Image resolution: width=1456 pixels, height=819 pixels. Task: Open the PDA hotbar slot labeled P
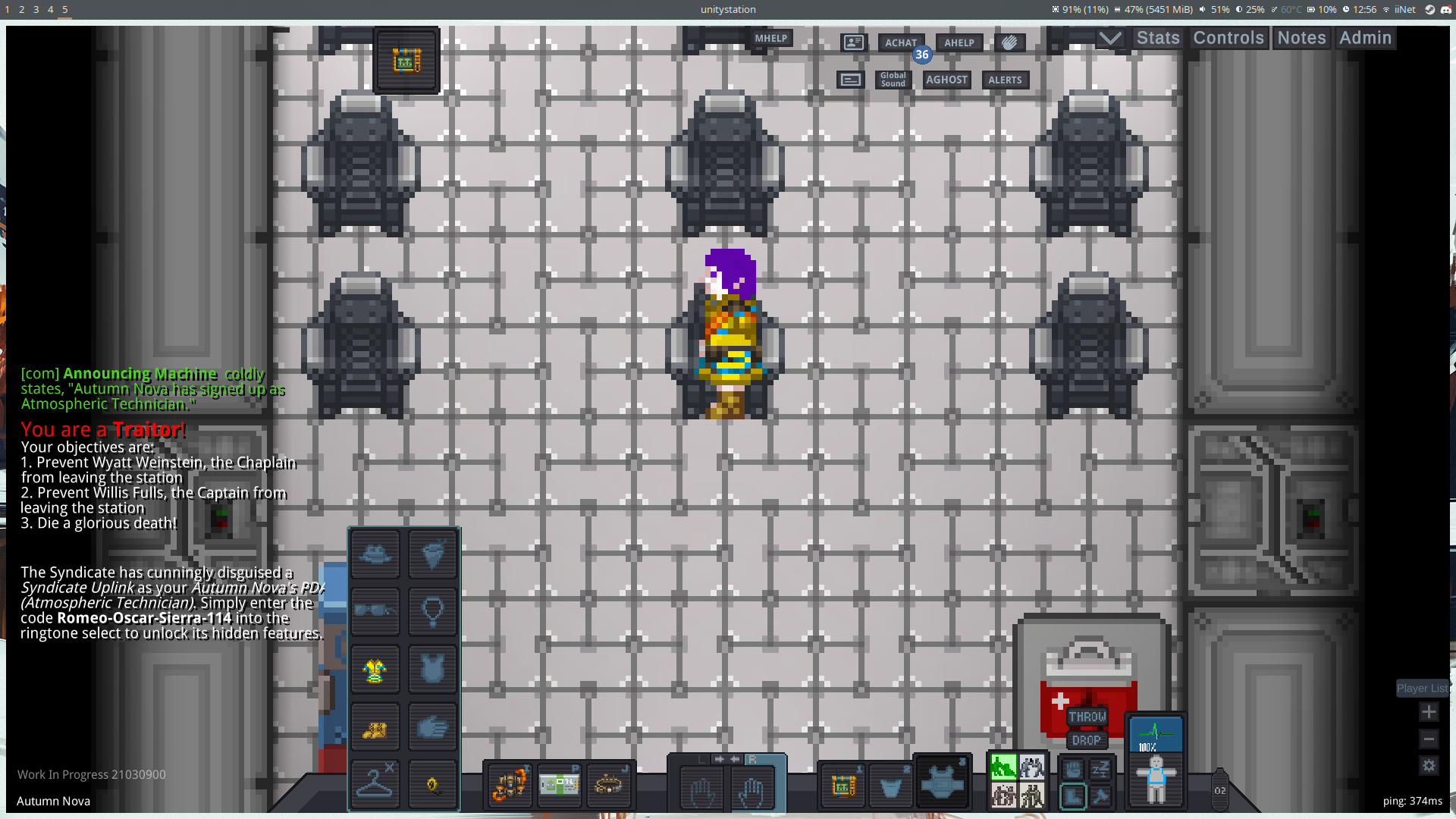pyautogui.click(x=559, y=787)
